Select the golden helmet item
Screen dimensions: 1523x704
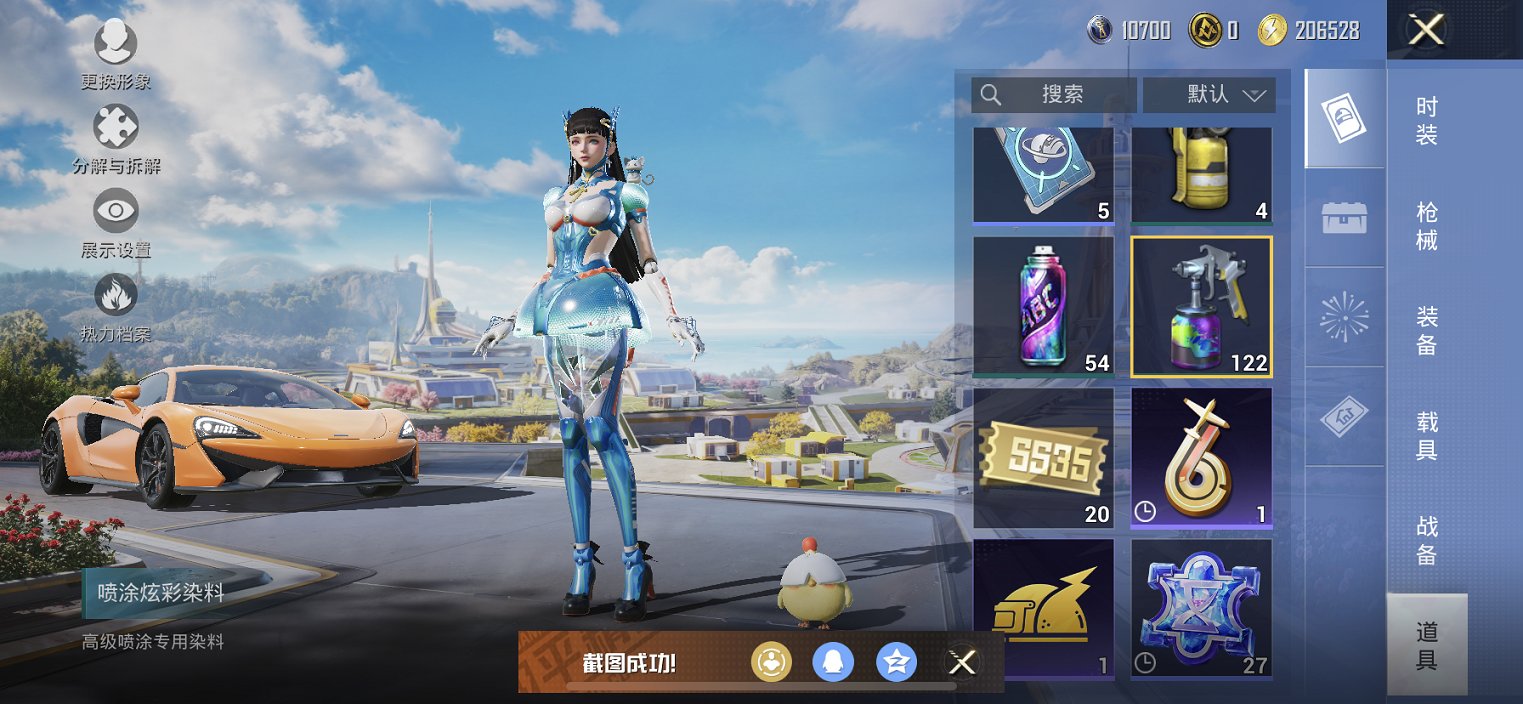tap(1043, 608)
